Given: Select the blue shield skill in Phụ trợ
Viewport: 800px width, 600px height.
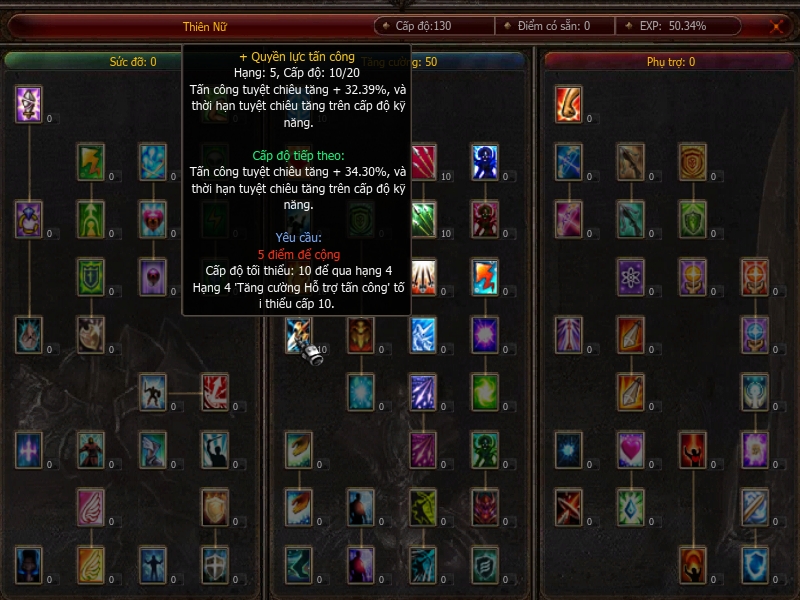Looking at the screenshot, I should tap(755, 564).
